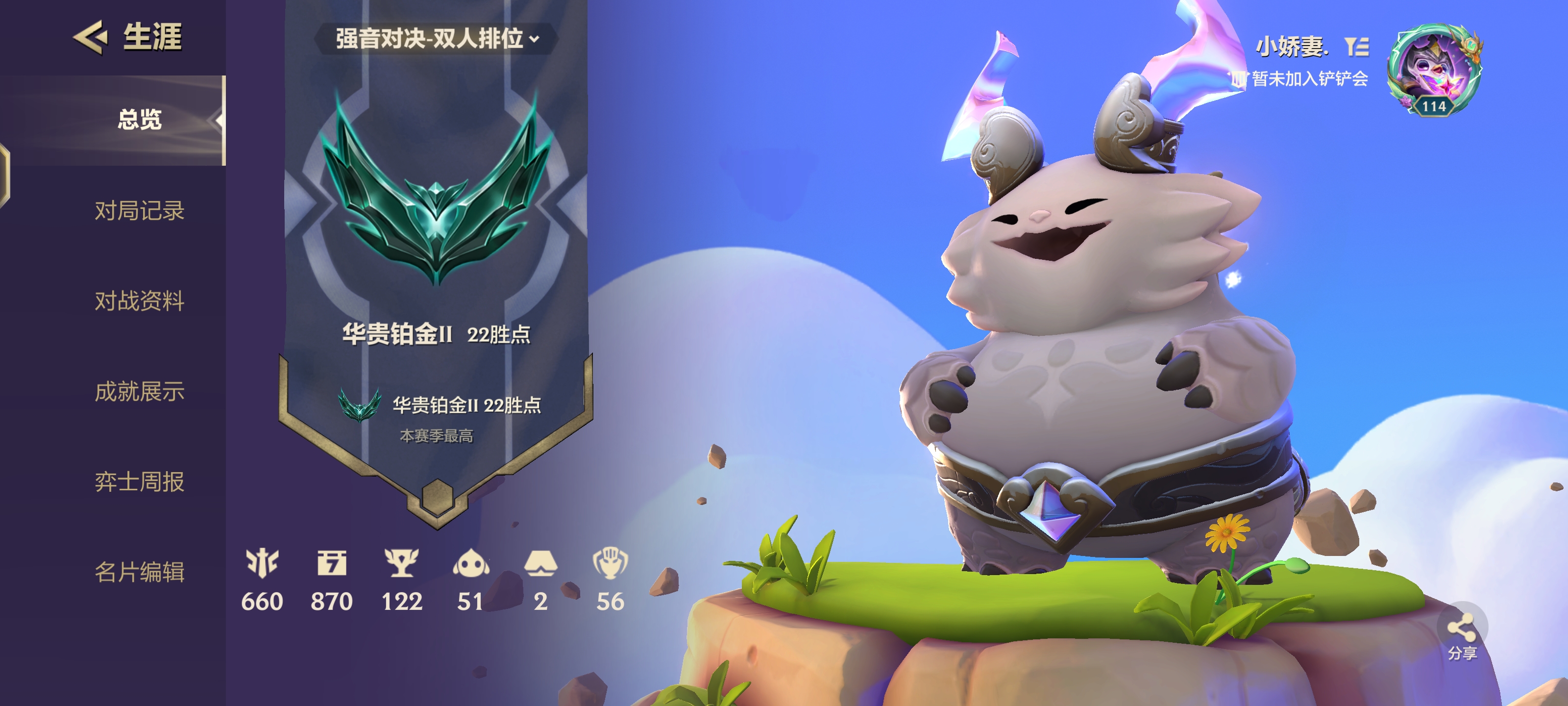Choose the 名片编辑 card editor tab
This screenshot has width=1568, height=706.
point(139,572)
